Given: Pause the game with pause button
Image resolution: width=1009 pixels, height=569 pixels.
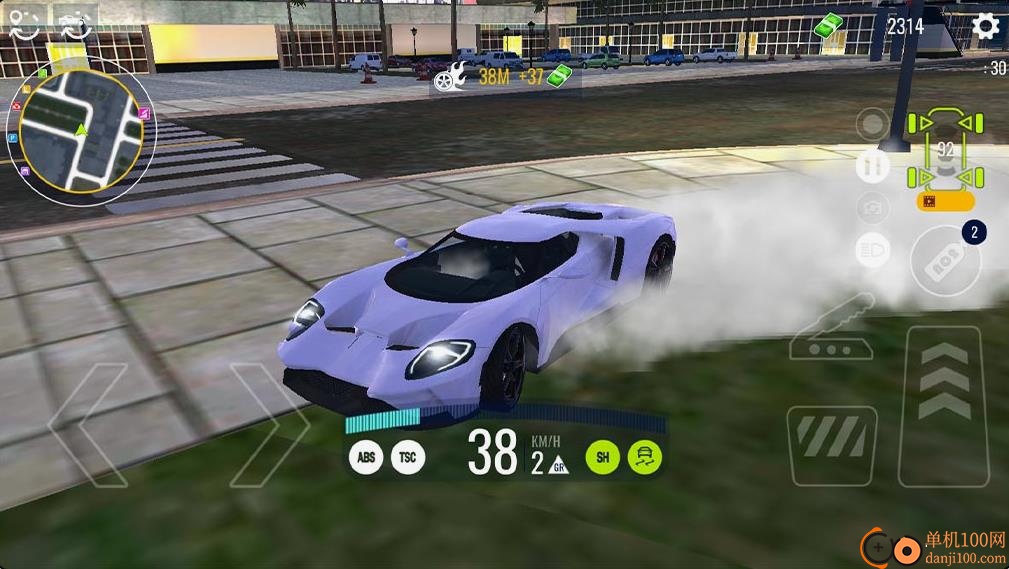Looking at the screenshot, I should pos(873,166).
